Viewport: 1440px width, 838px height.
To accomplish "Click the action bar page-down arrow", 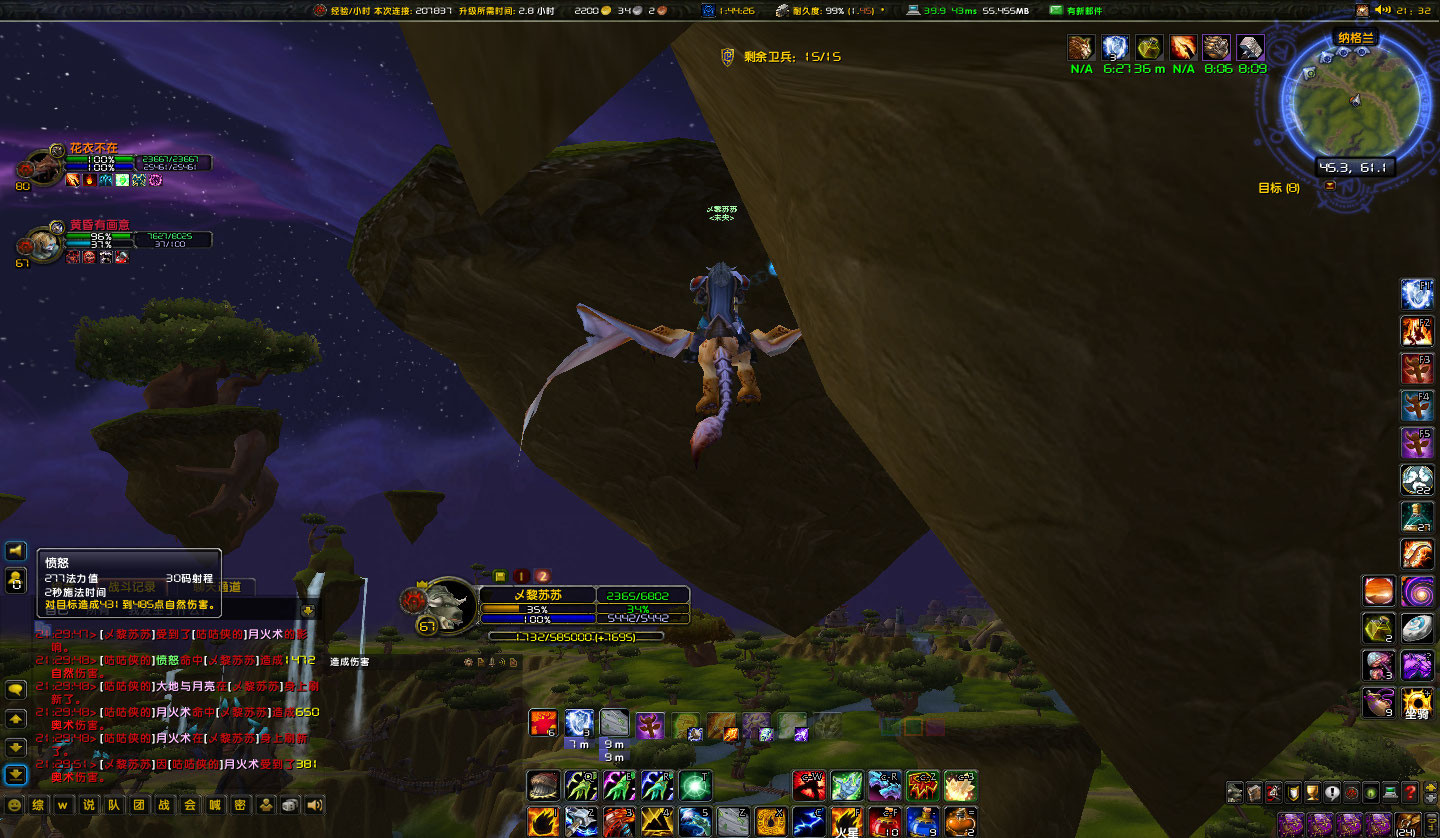I will tap(1432, 800).
